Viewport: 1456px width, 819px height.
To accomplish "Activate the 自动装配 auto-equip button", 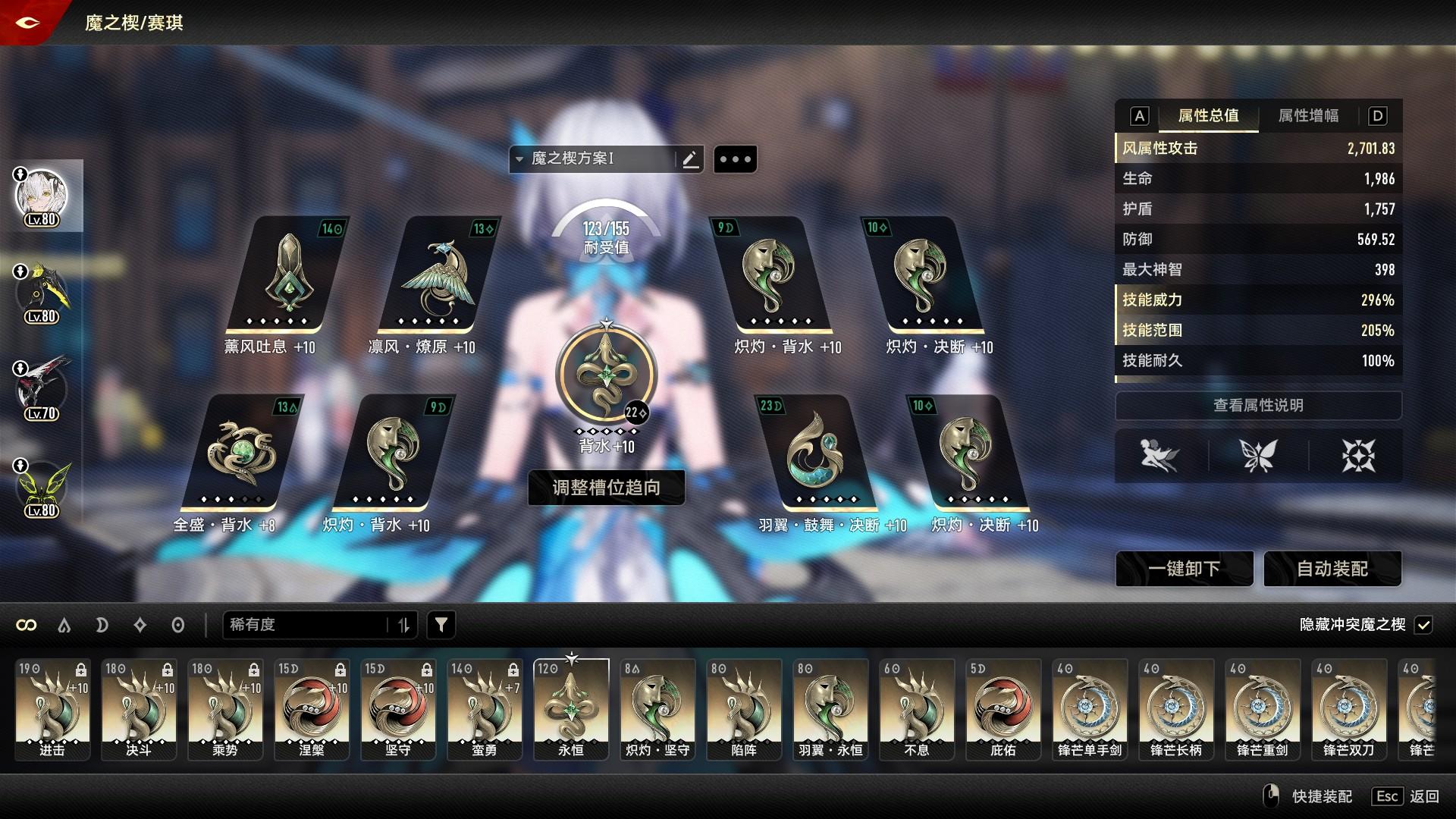I will (x=1332, y=569).
